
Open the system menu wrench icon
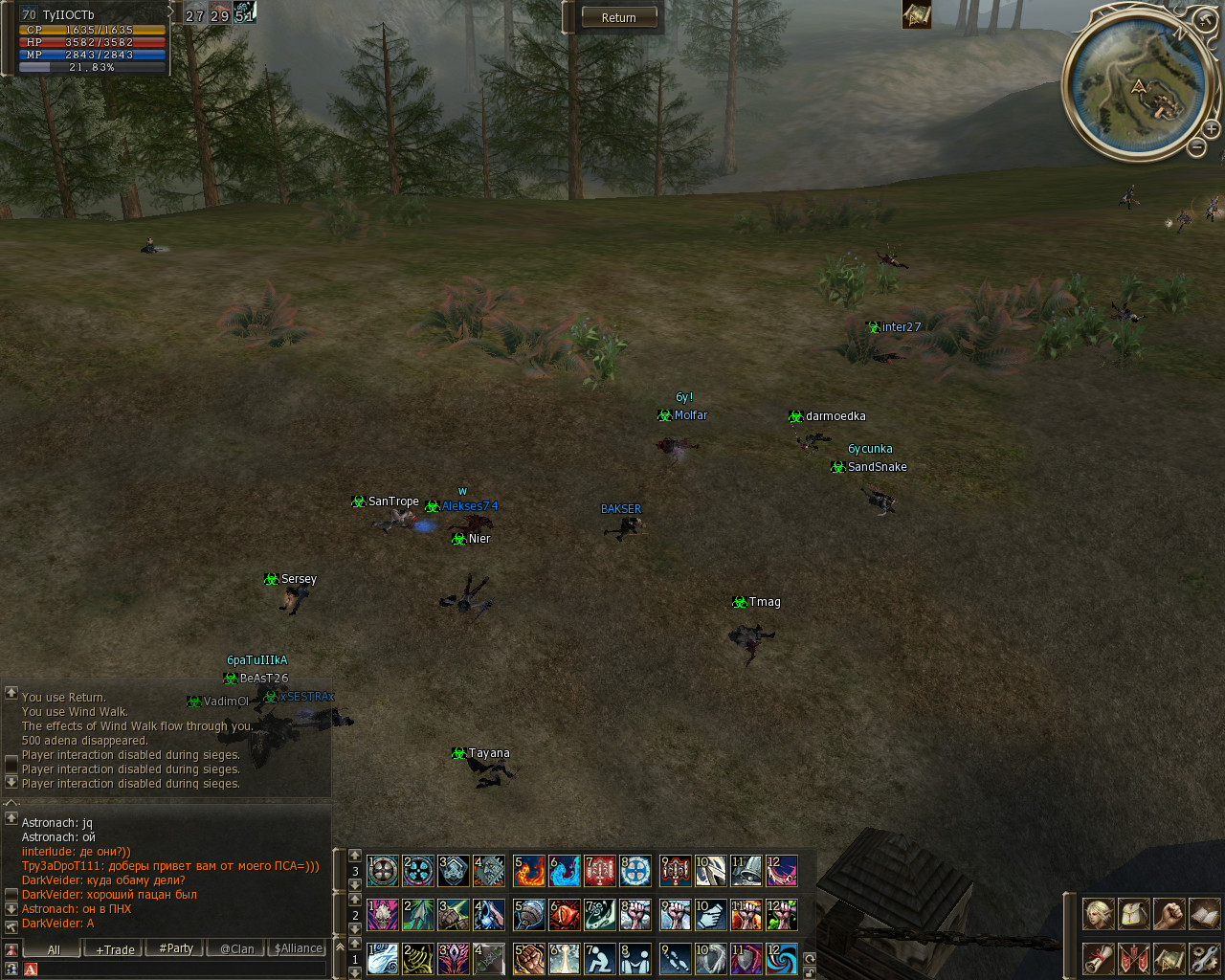point(1204,958)
